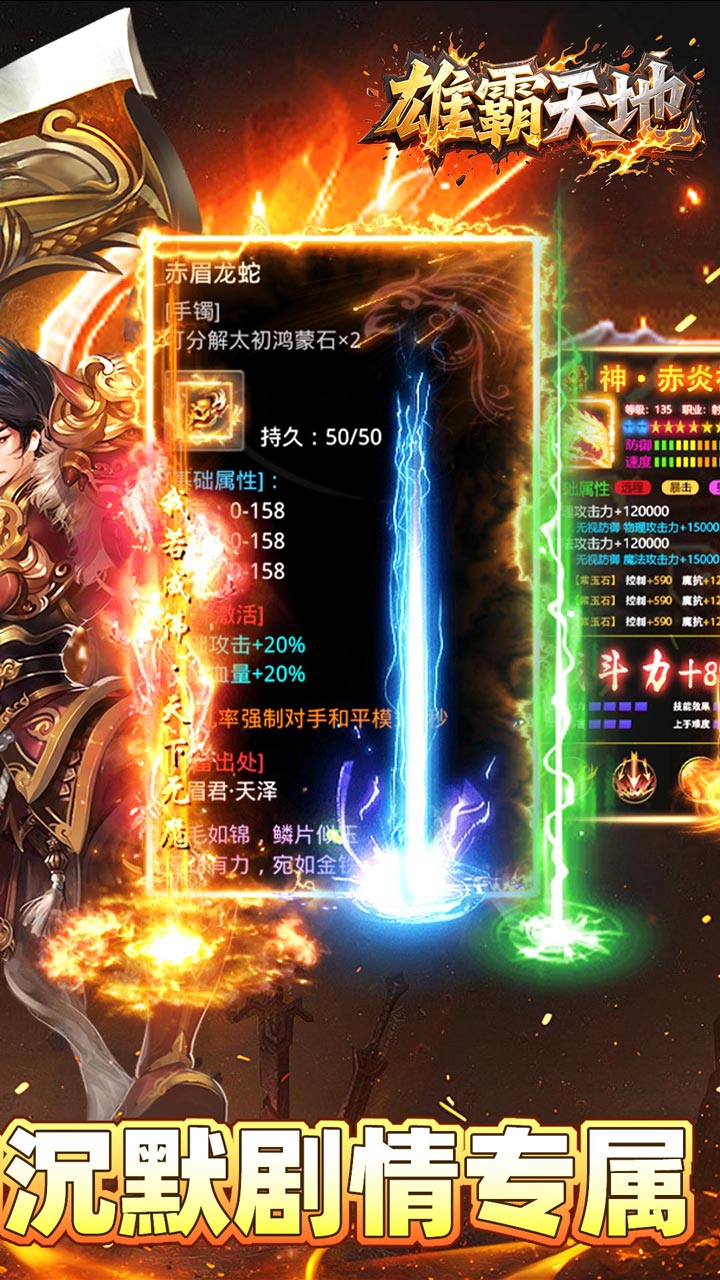Click the dragon portrait on the 神·赤炎 card
This screenshot has height=1280, width=720.
(x=587, y=433)
